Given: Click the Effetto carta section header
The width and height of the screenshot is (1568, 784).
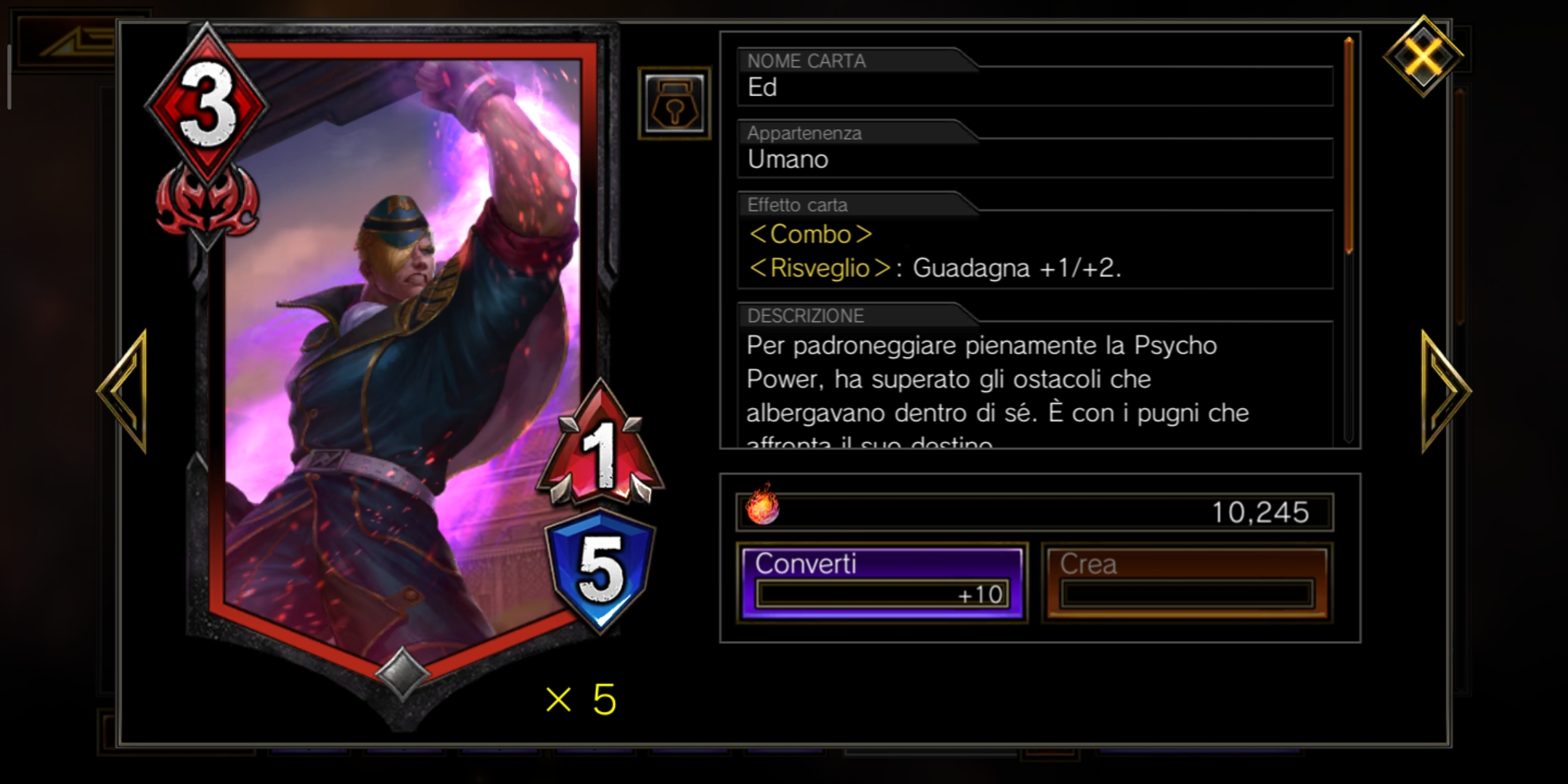Looking at the screenshot, I should point(797,205).
